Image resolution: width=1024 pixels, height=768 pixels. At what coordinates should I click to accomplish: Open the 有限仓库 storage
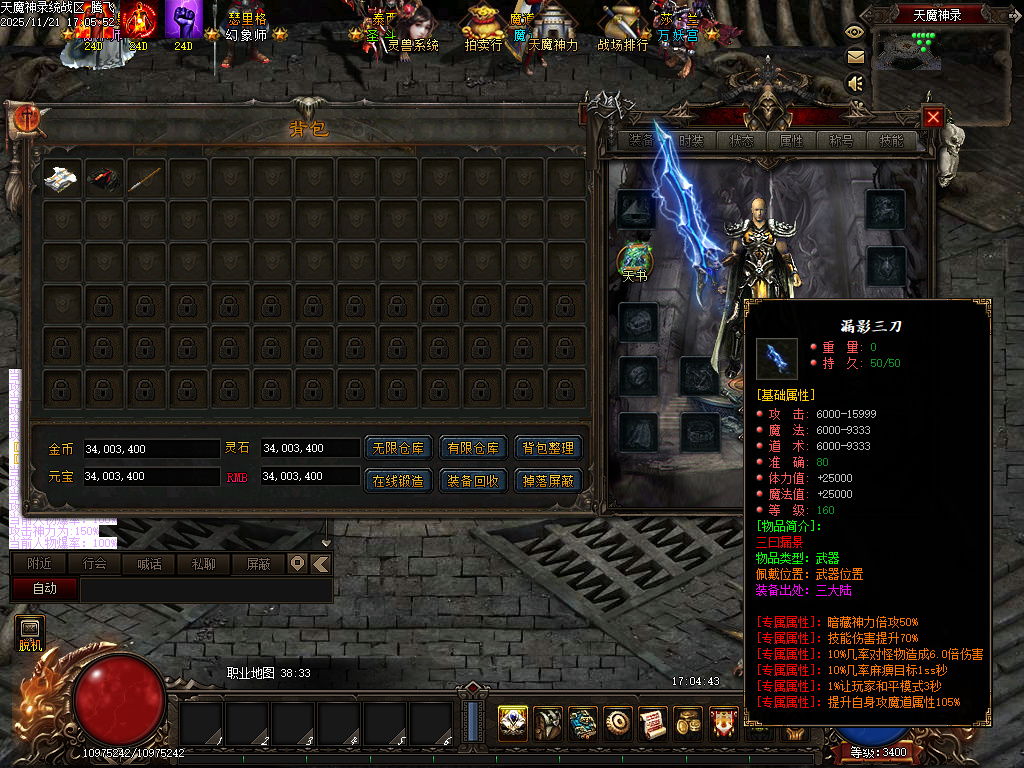tap(473, 449)
